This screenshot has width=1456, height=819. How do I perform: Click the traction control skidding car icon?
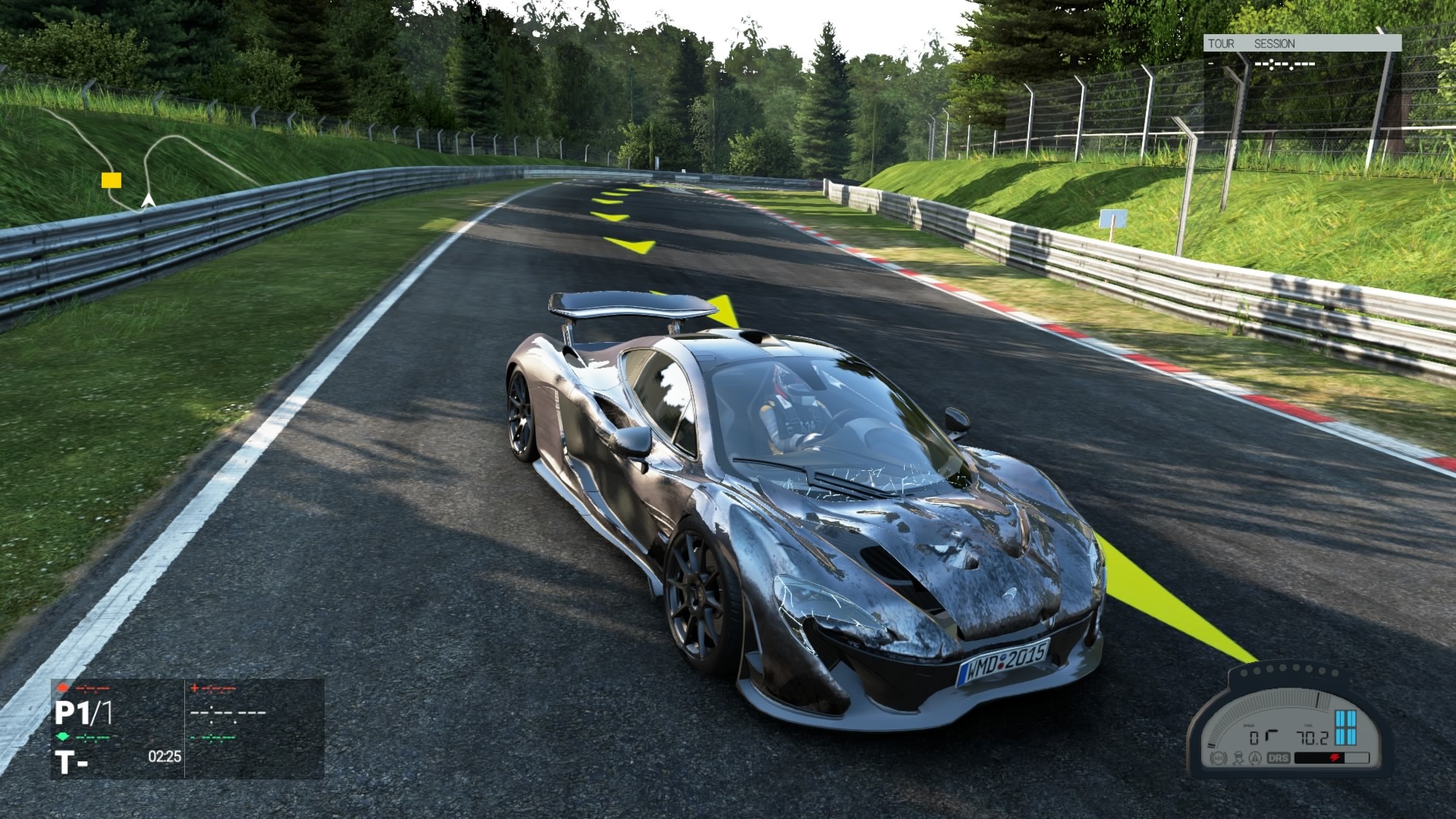click(x=1238, y=757)
